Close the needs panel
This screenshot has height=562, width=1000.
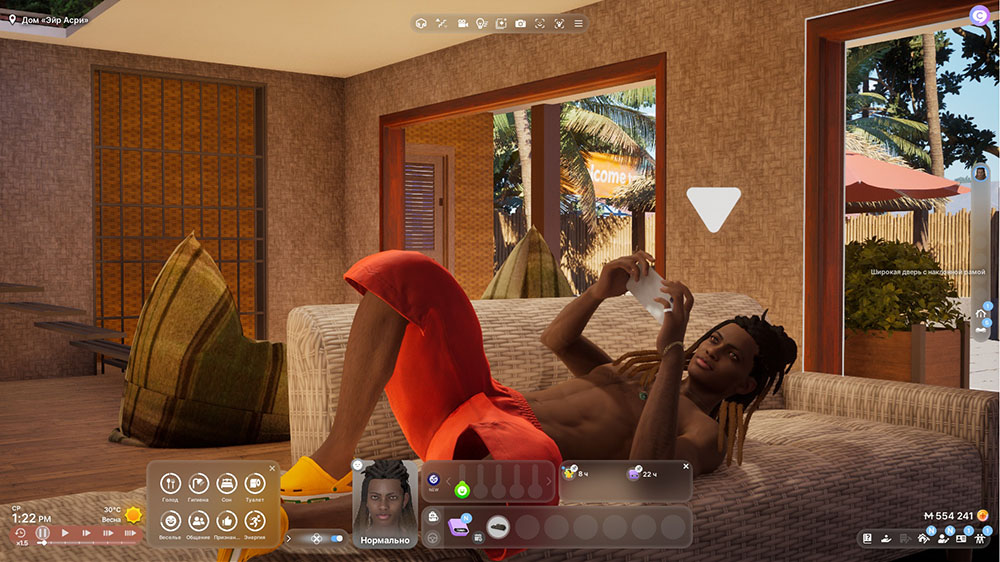click(272, 468)
